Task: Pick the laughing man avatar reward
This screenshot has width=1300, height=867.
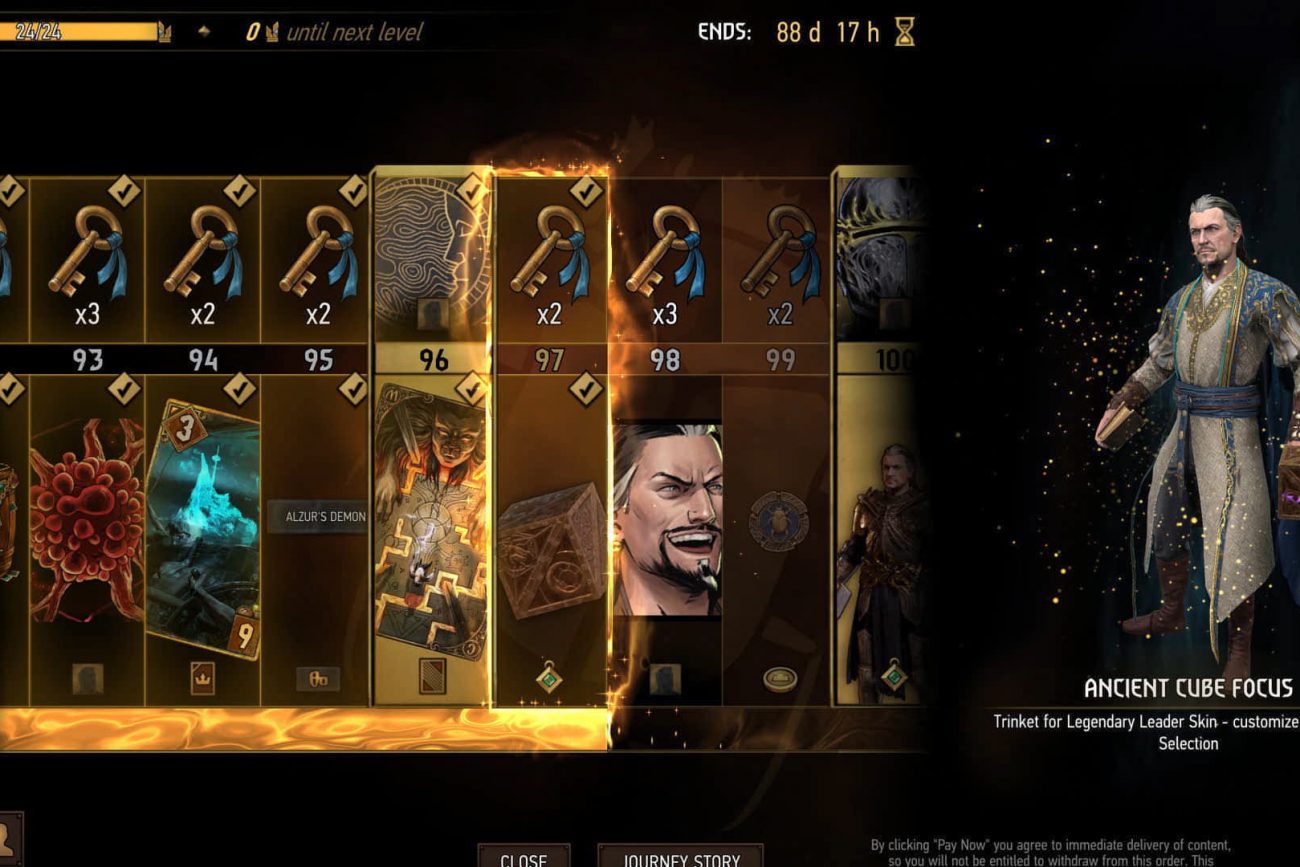Action: coord(666,518)
